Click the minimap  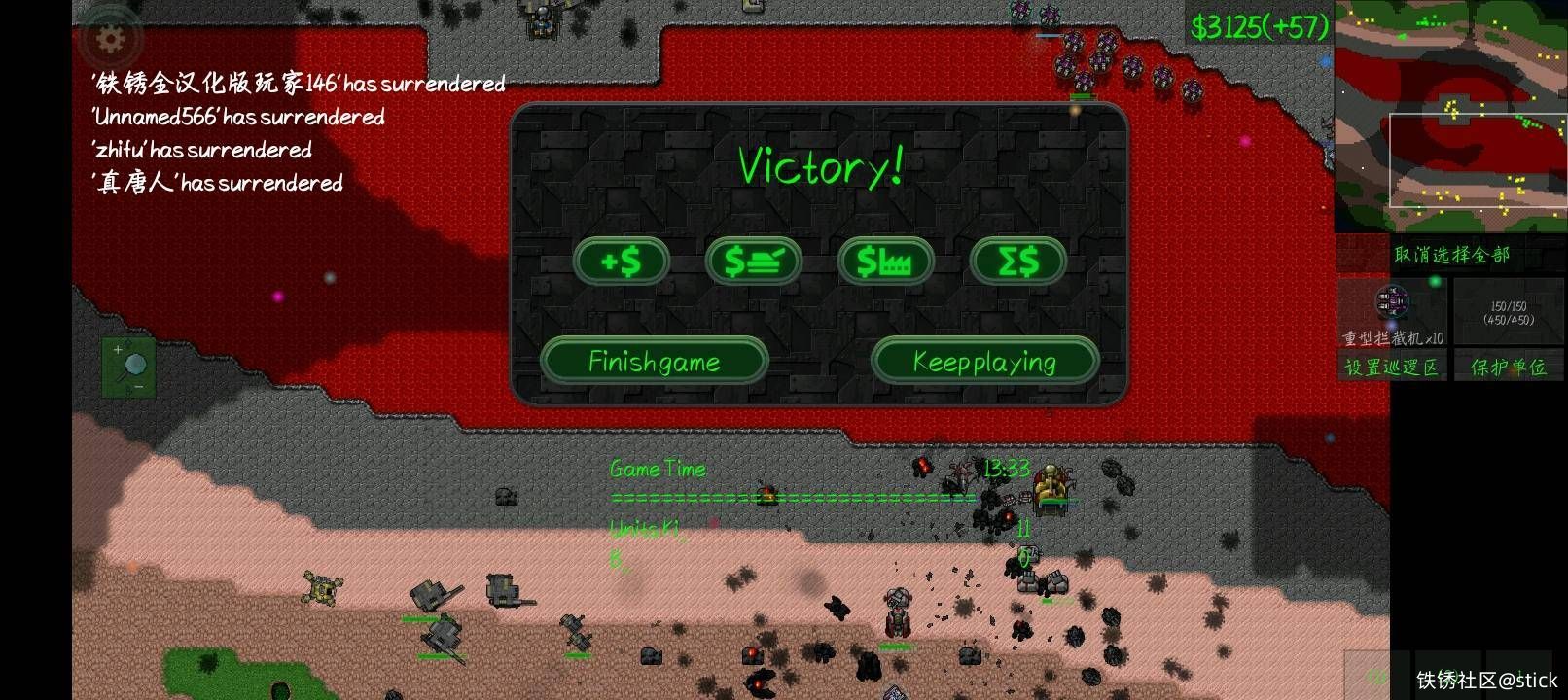(1449, 115)
